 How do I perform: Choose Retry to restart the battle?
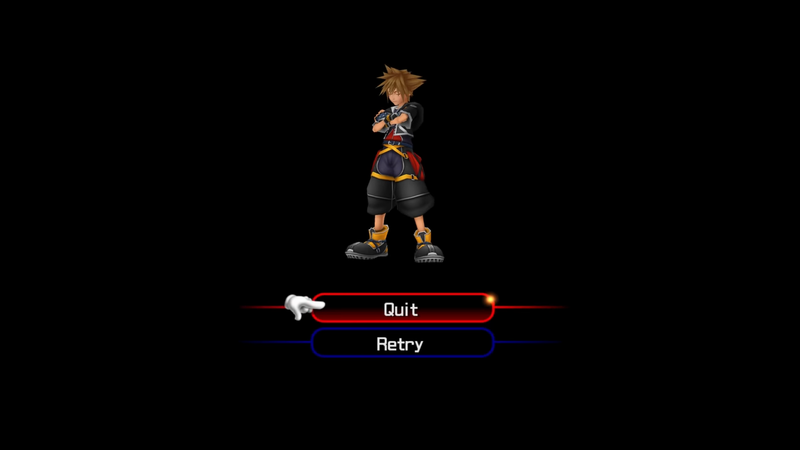pos(401,344)
